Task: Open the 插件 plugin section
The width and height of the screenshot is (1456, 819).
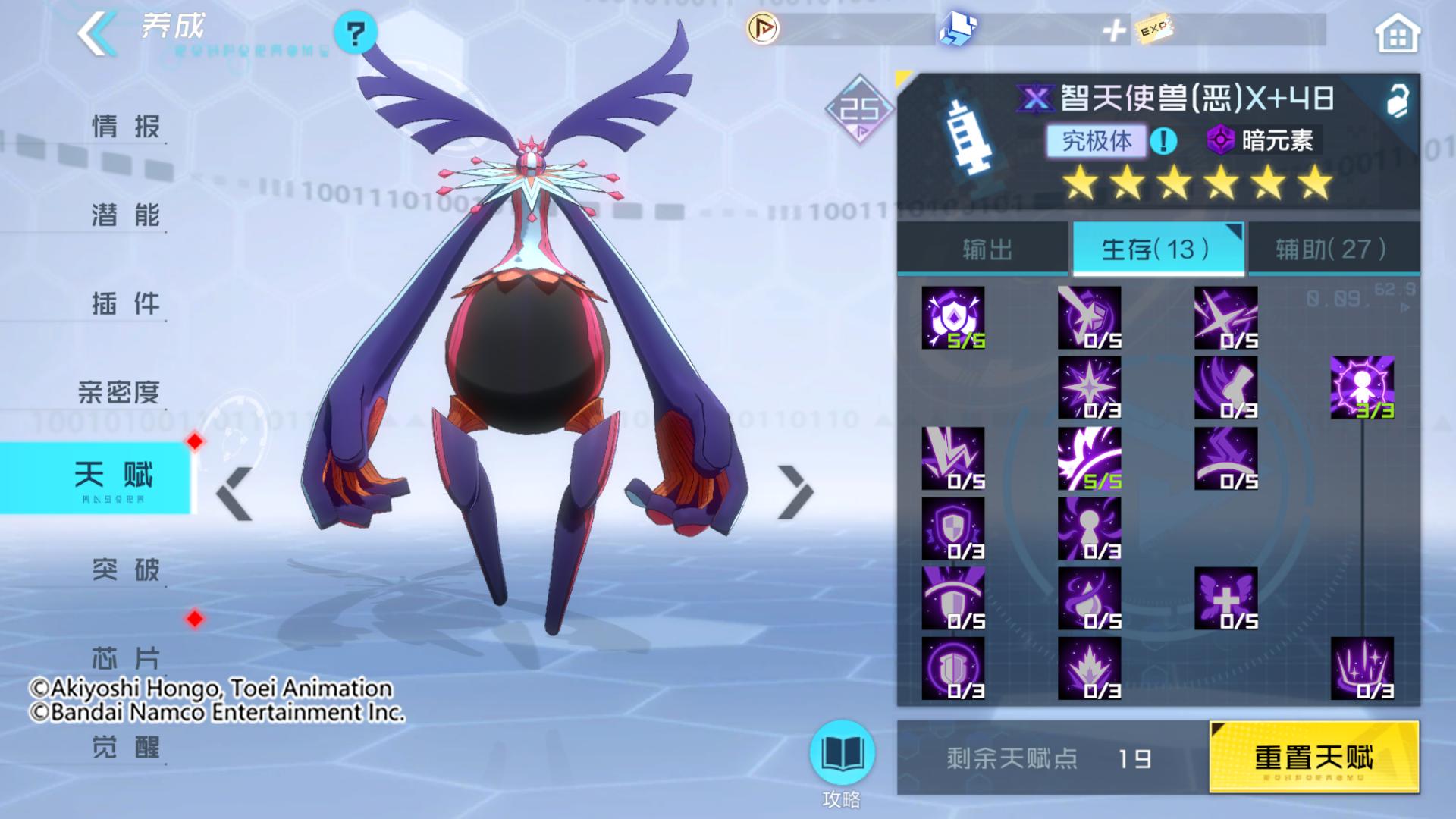Action: [125, 304]
